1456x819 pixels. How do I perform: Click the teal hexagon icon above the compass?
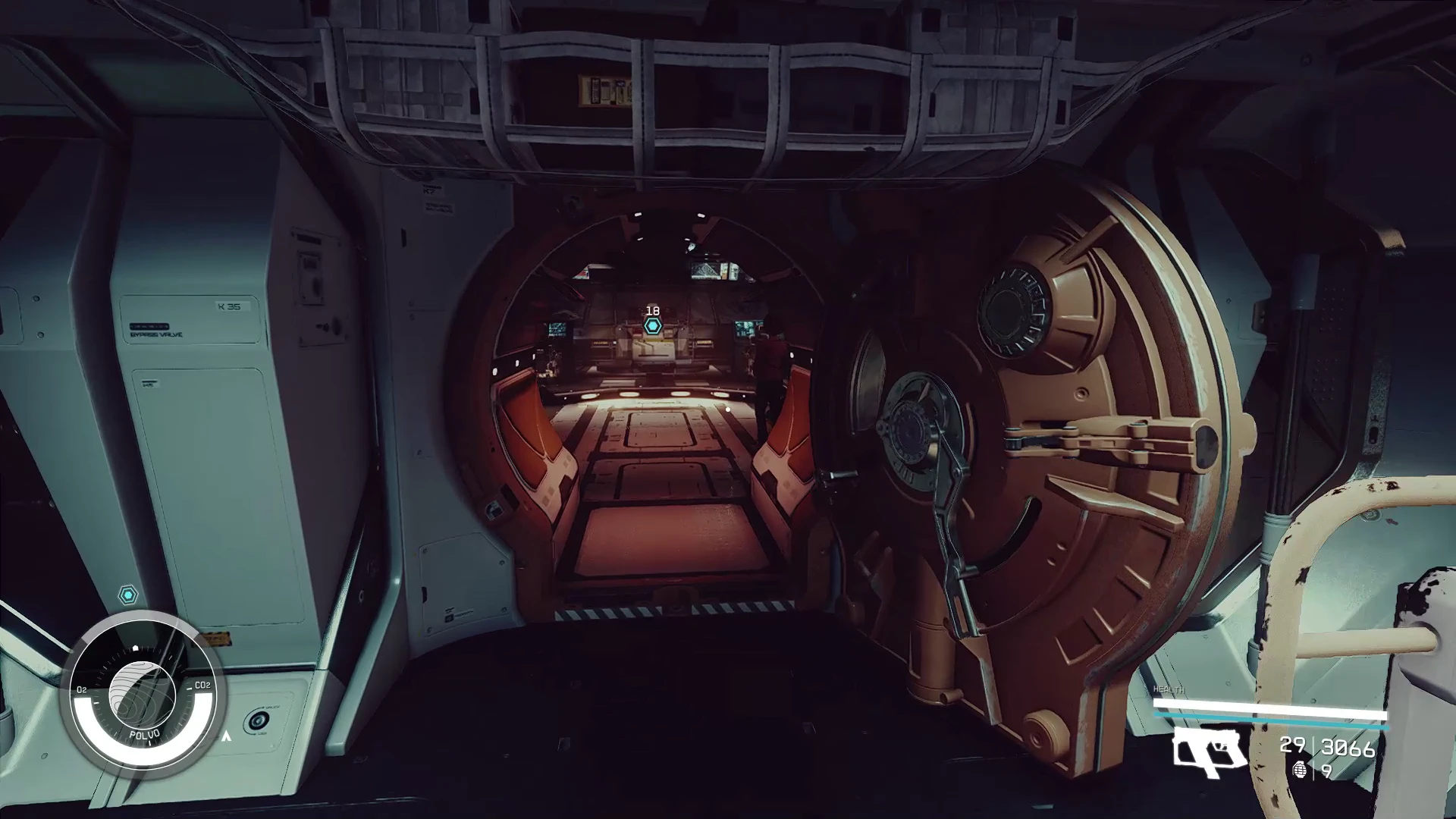pos(128,595)
